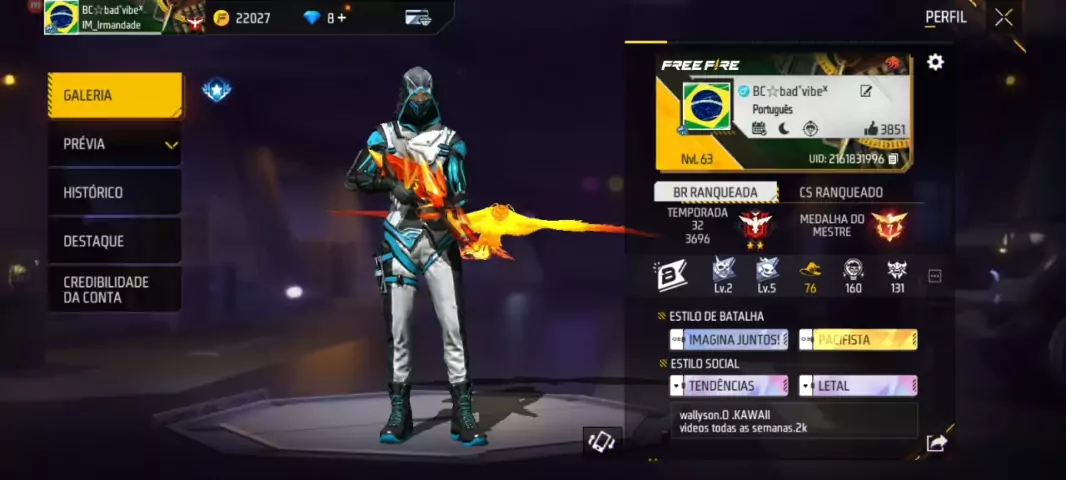Close the profile screen with the X
The image size is (1066, 480).
(1003, 17)
